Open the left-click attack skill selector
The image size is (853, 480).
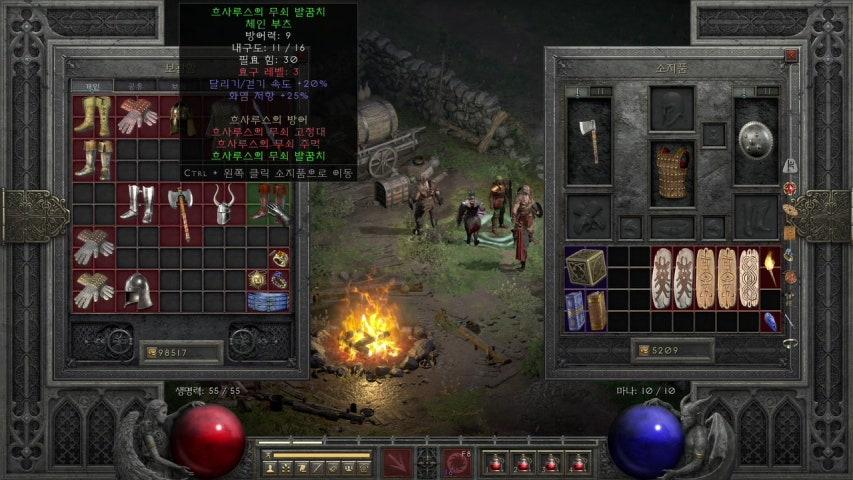(397, 462)
